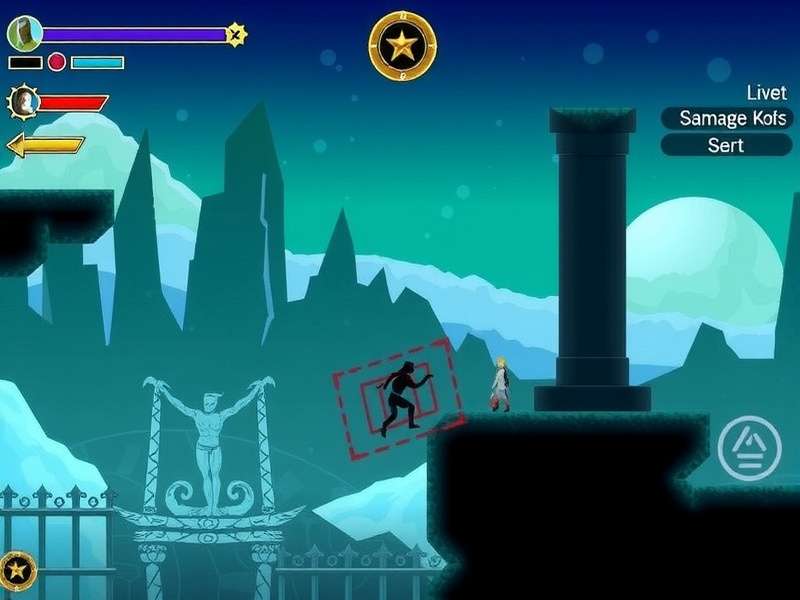Screen dimensions: 800x600
Task: Select the green circular character portrait
Action: tap(24, 34)
